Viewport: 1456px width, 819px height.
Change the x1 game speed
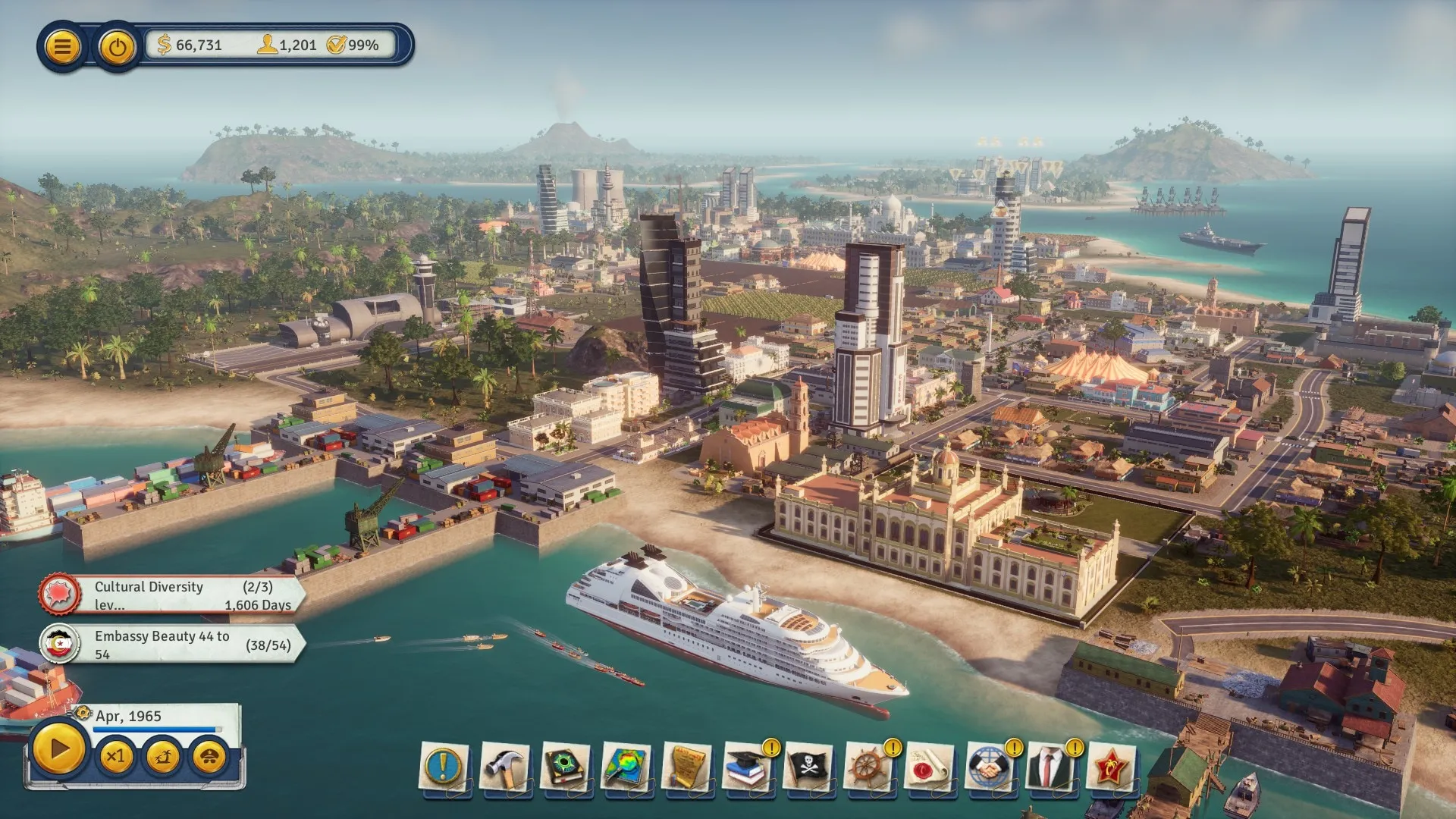(x=116, y=757)
